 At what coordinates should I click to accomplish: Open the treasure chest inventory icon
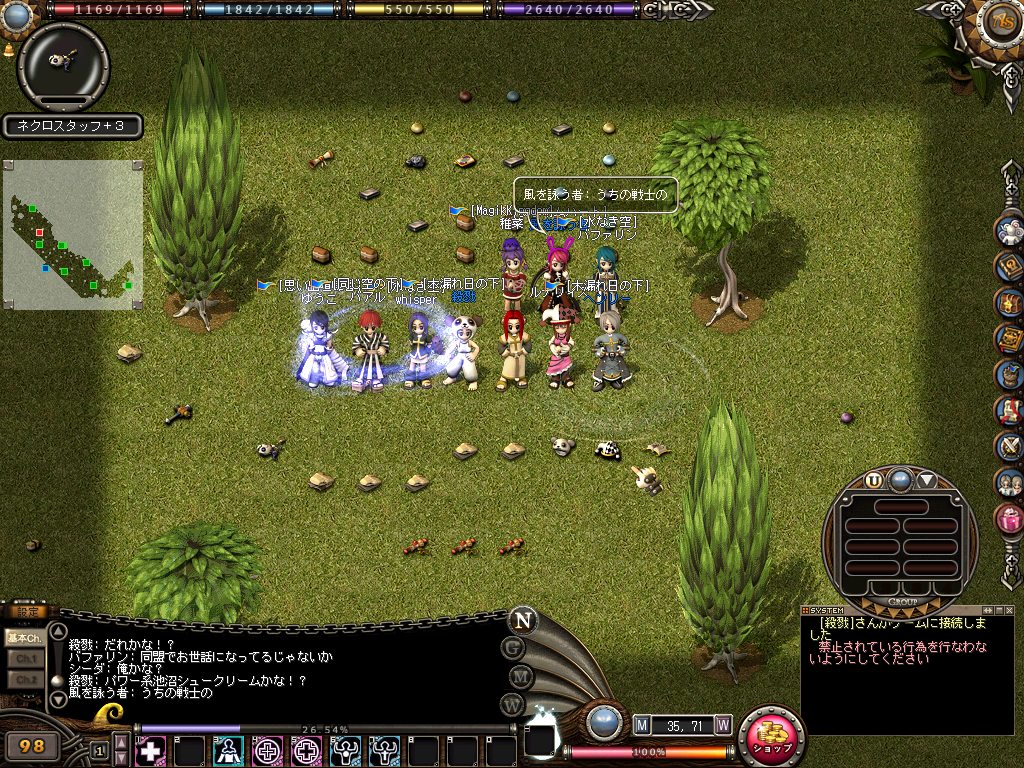point(1010,302)
